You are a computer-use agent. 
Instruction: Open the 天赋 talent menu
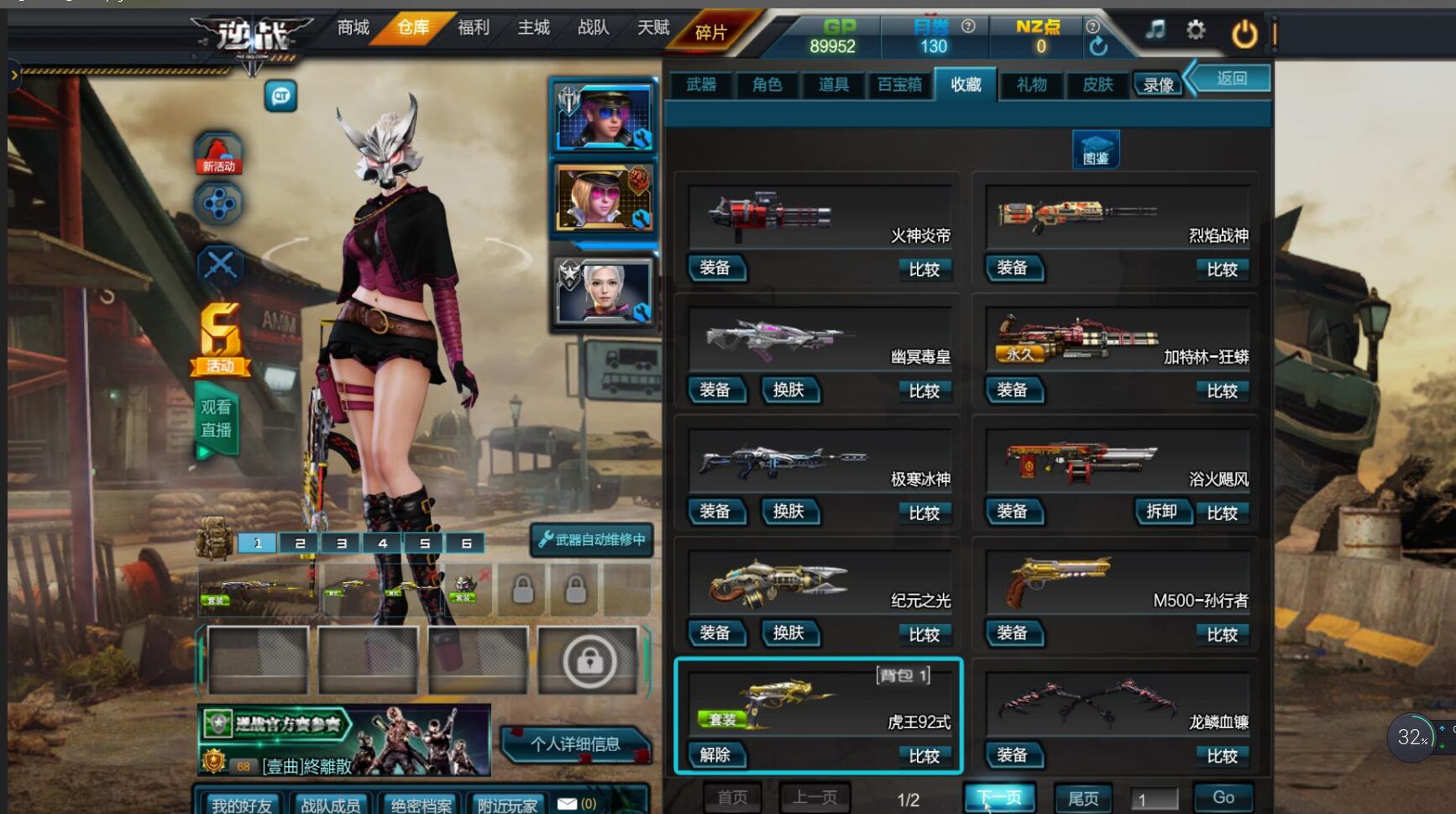[652, 28]
